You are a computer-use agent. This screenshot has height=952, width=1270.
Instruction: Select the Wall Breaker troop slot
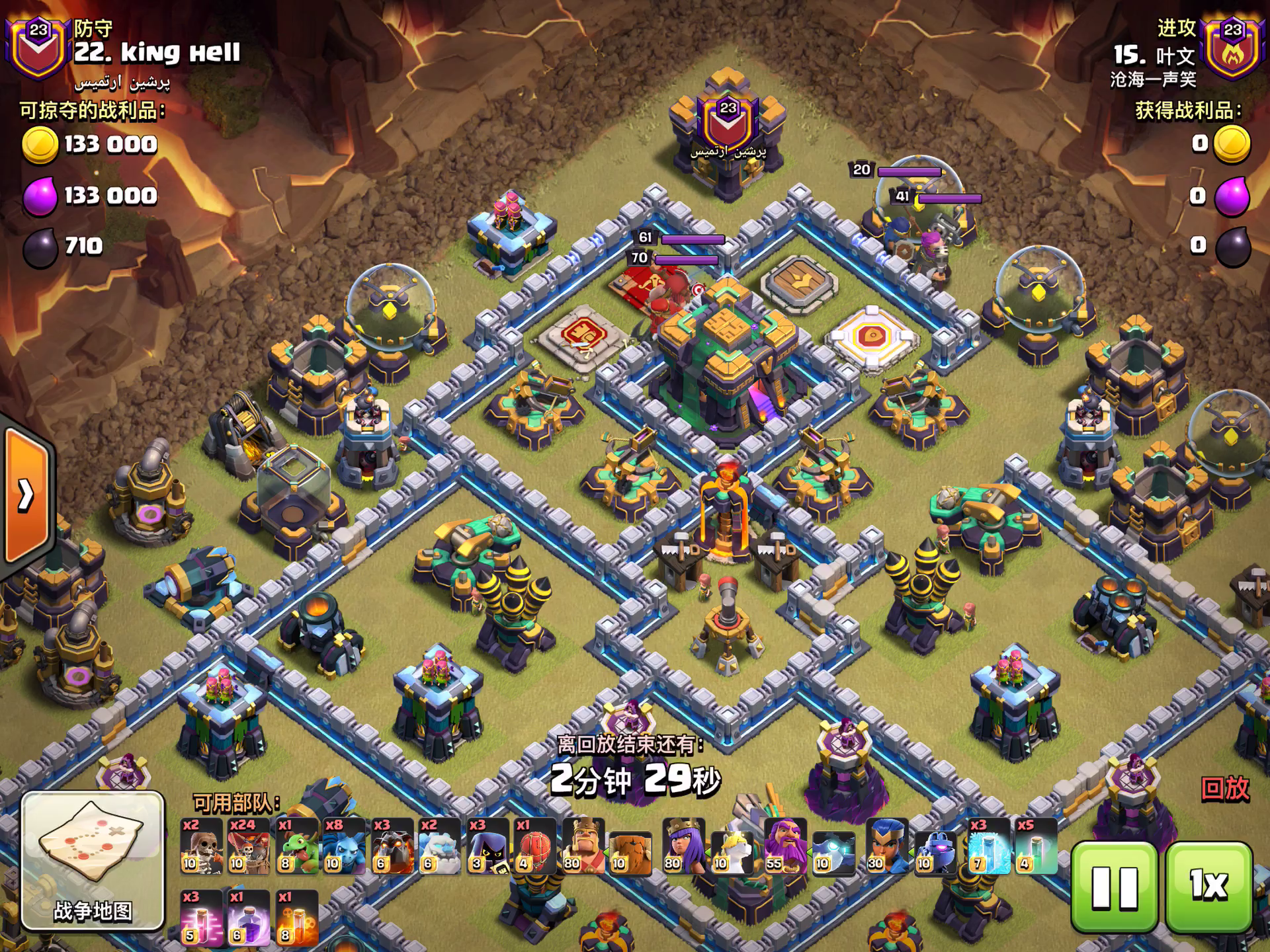(201, 846)
